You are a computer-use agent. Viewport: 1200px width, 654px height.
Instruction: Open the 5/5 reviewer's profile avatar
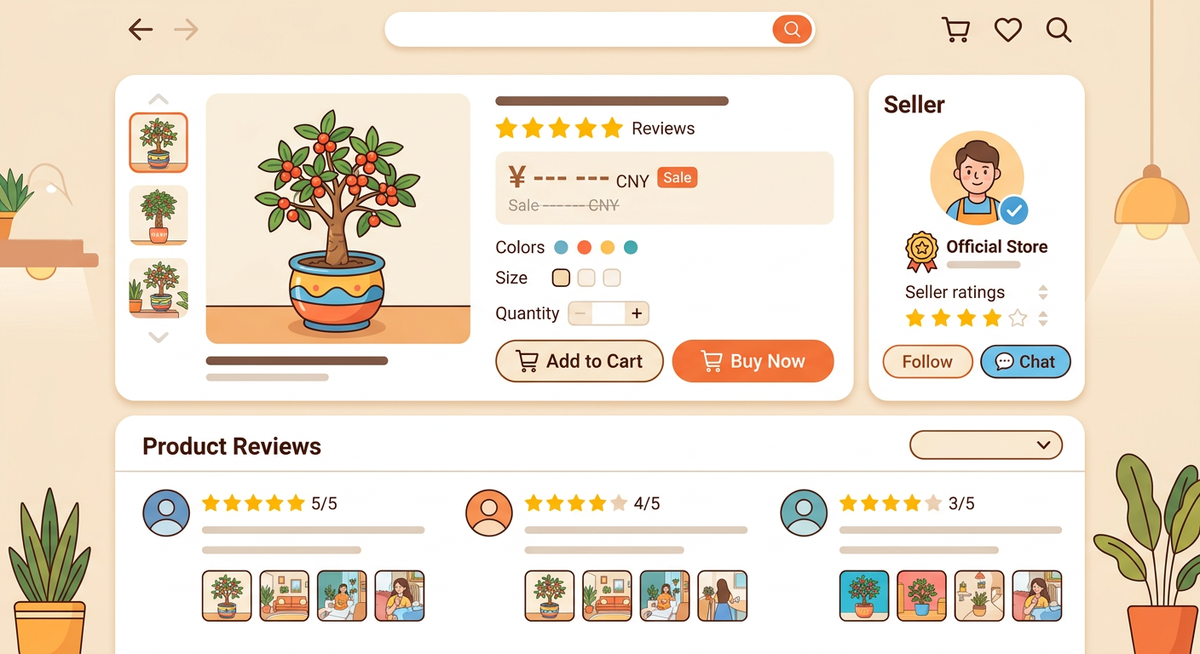(x=166, y=513)
